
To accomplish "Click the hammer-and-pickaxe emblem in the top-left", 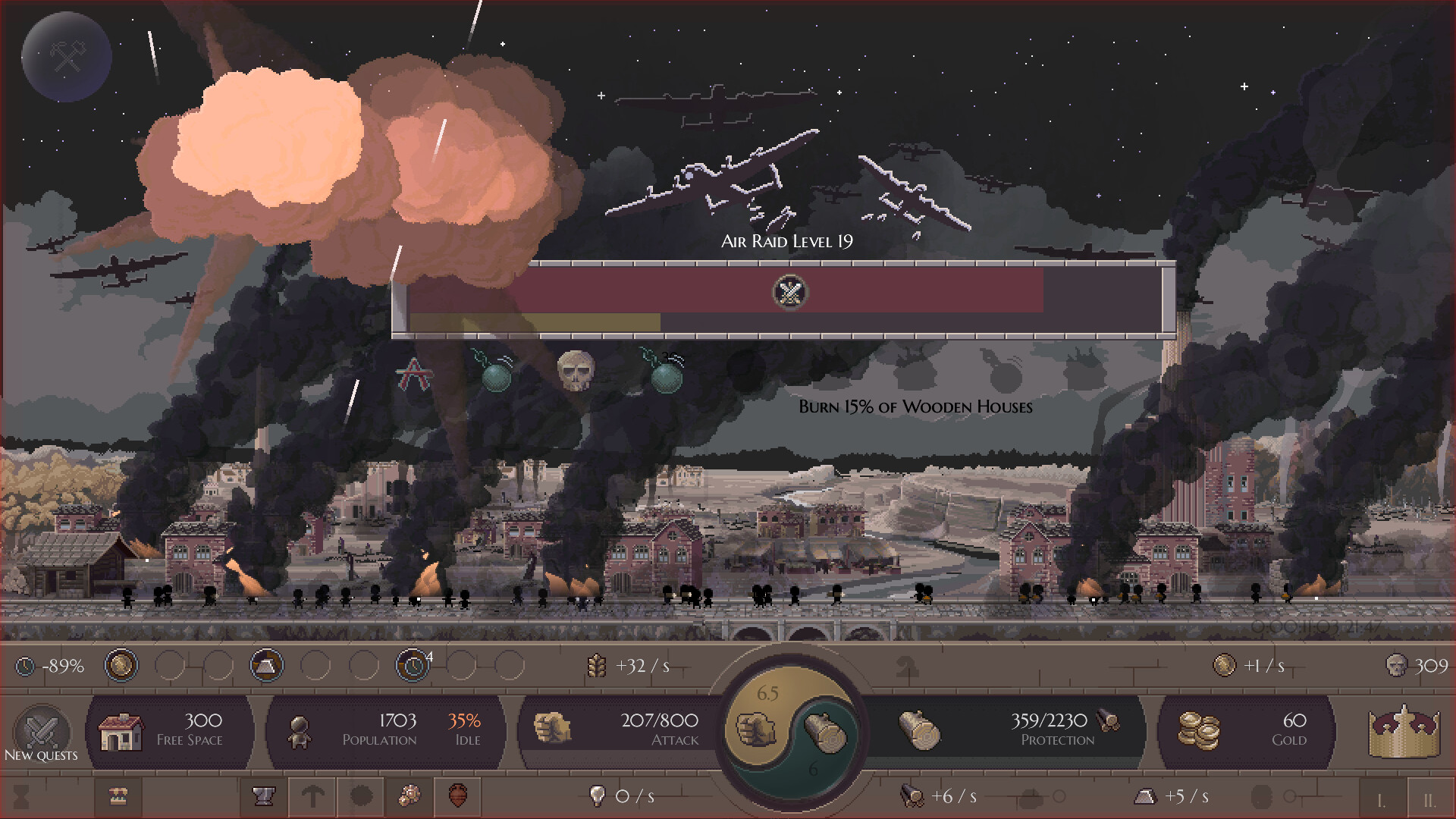I will [67, 56].
